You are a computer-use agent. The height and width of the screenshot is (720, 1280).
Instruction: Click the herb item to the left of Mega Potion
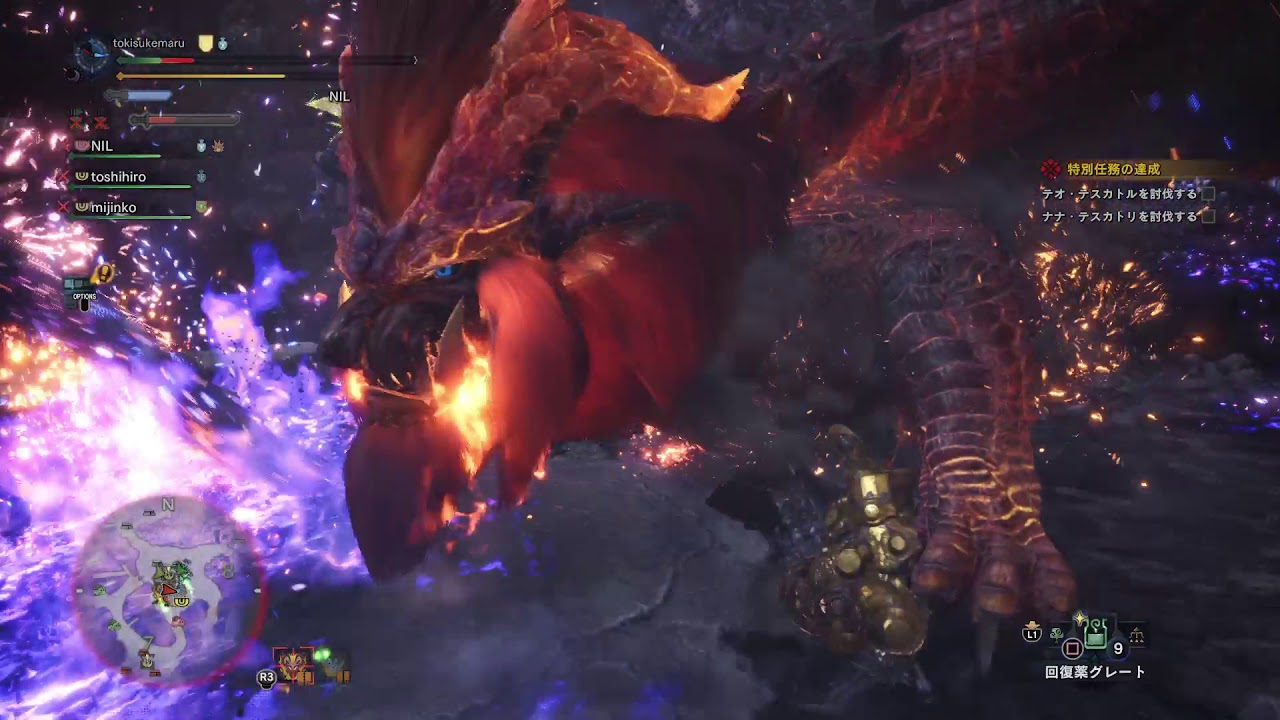(1056, 635)
